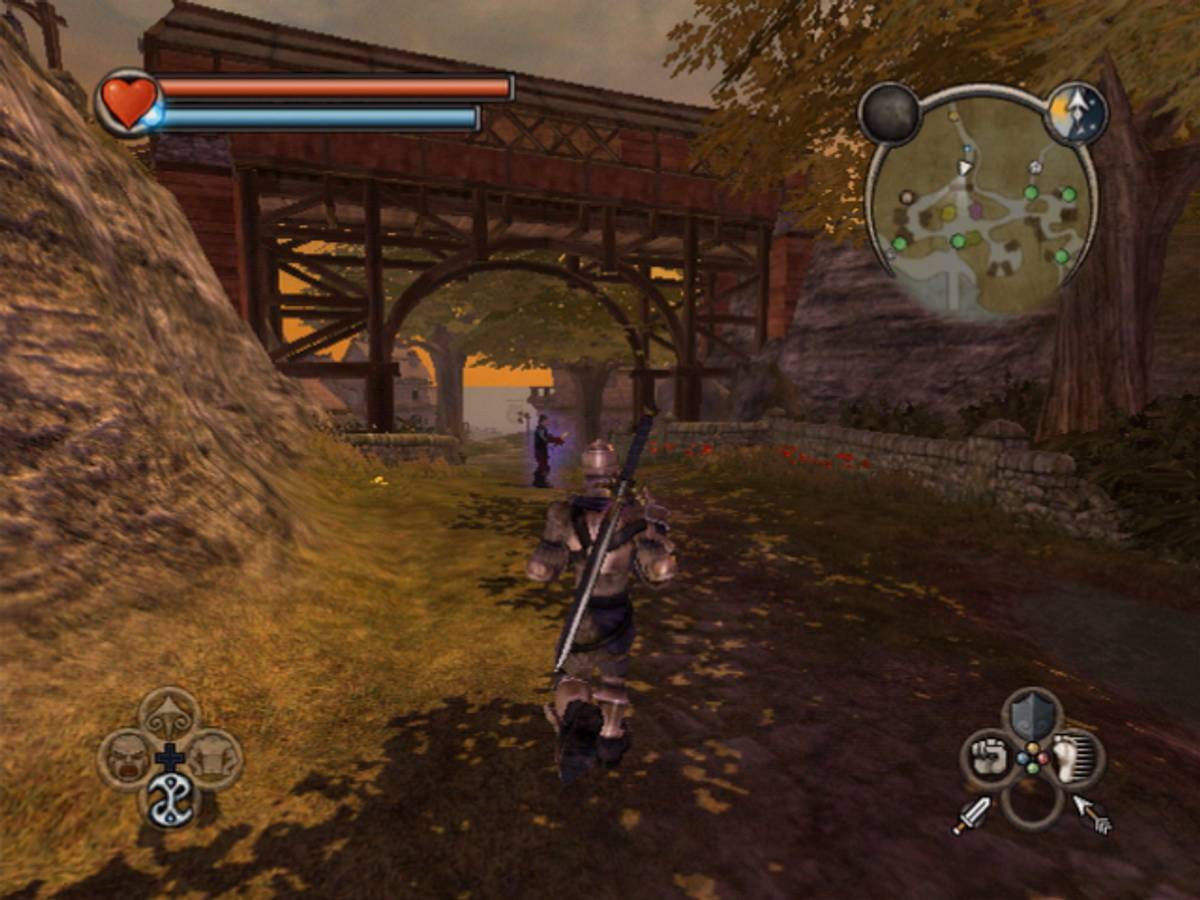
Task: Switch to the sword melee weapon
Action: 971,816
